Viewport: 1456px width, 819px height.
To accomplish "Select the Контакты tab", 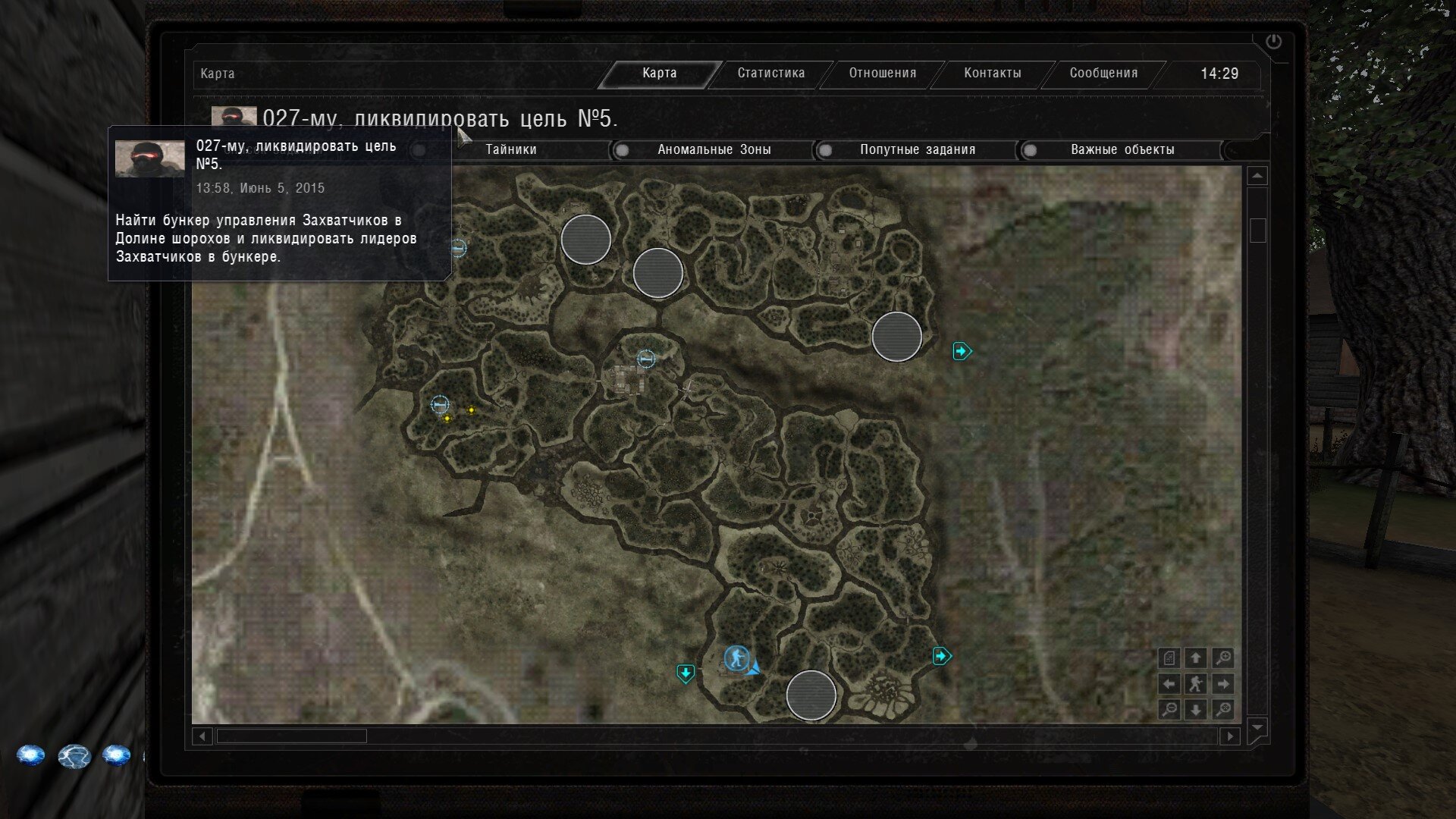I will pyautogui.click(x=992, y=74).
